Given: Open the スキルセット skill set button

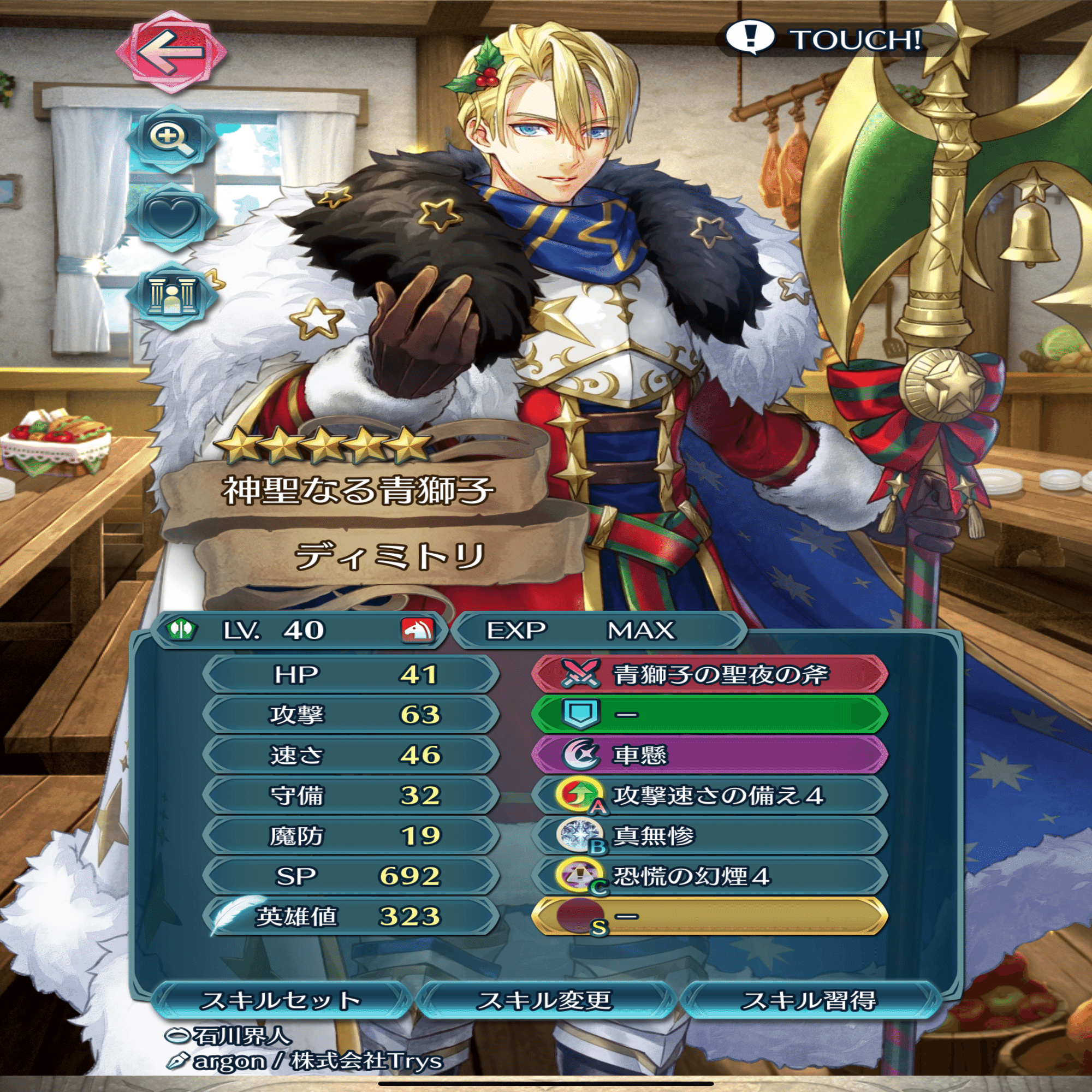Looking at the screenshot, I should pos(281,1000).
